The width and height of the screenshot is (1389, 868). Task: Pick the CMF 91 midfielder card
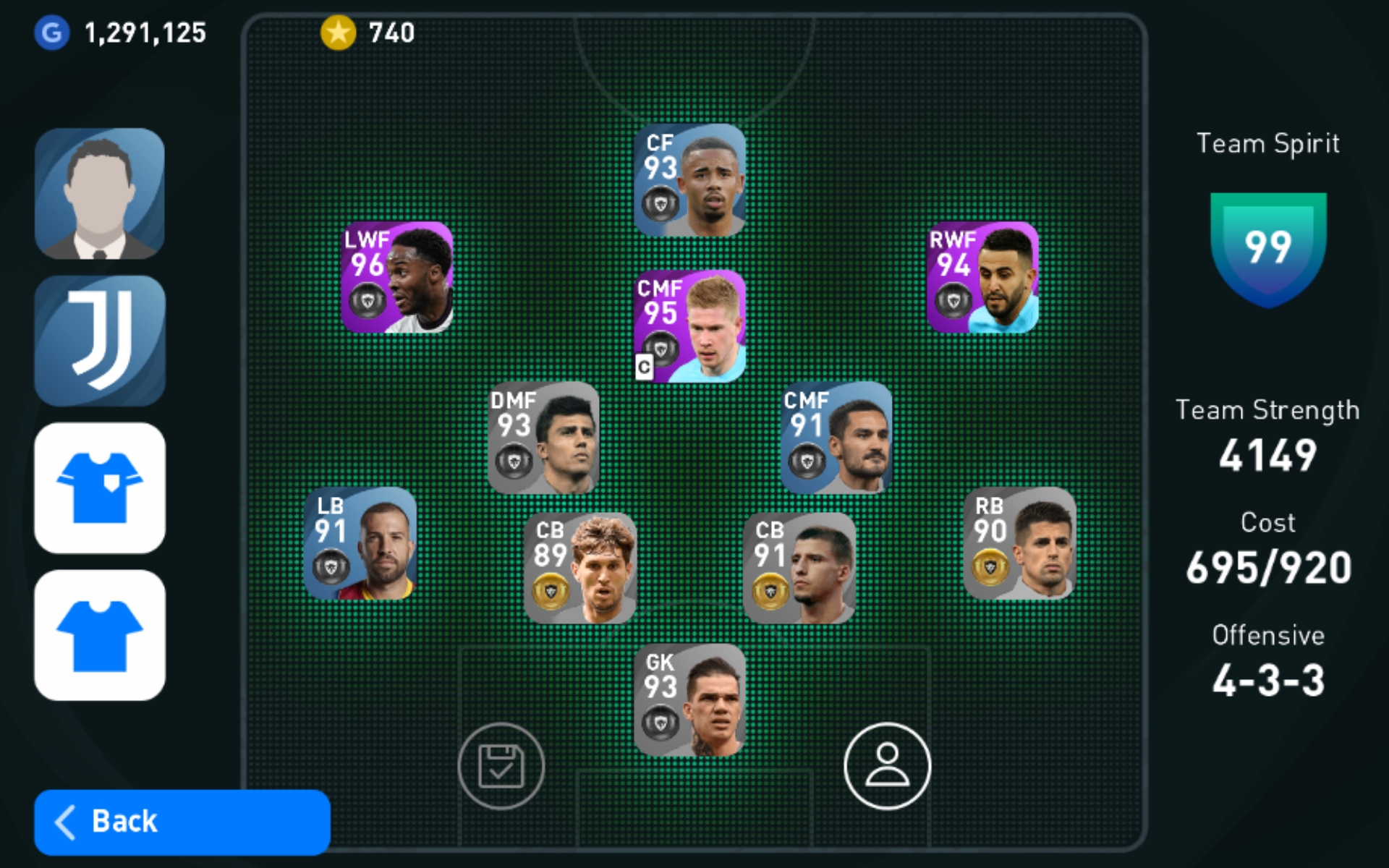point(836,438)
